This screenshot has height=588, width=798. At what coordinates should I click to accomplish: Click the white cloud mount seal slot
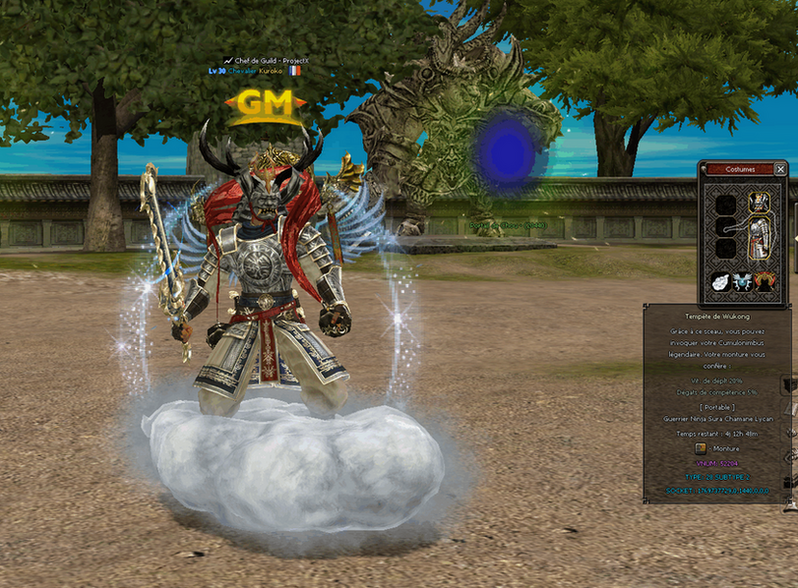click(x=718, y=283)
